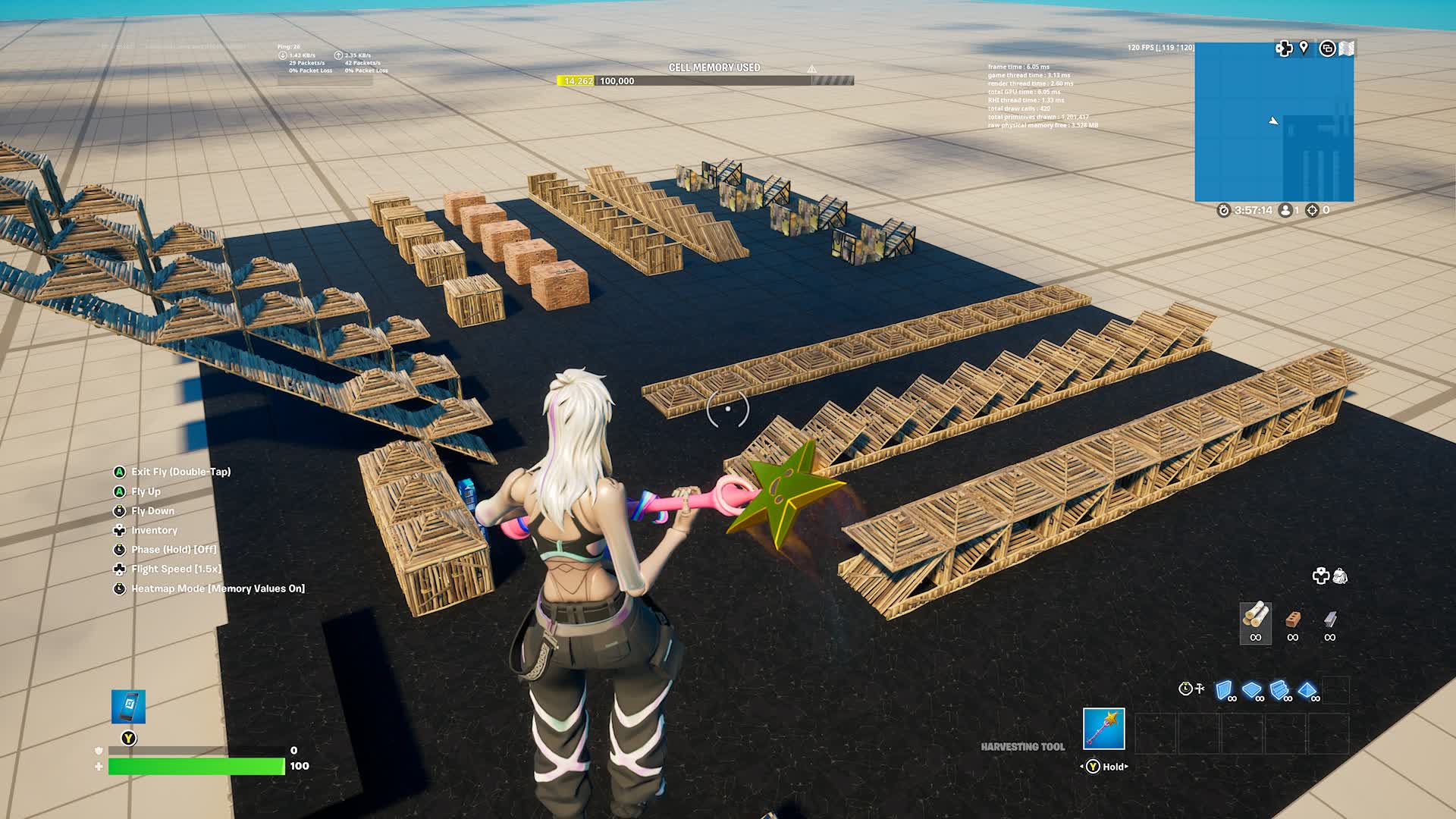Cycle the Flight Speed 1.5x setting
The width and height of the screenshot is (1456, 819).
177,569
